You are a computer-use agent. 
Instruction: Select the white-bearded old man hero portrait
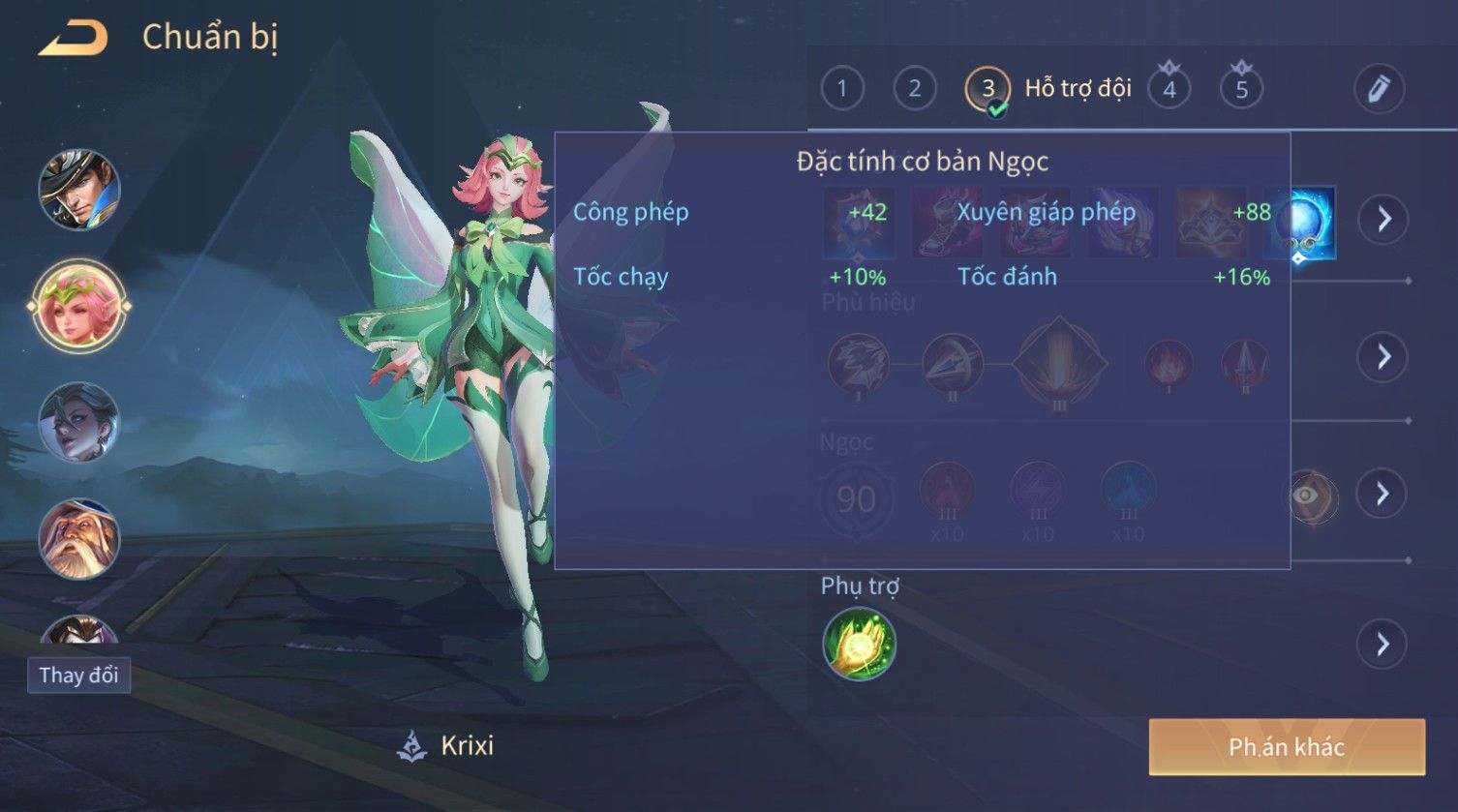tap(79, 538)
